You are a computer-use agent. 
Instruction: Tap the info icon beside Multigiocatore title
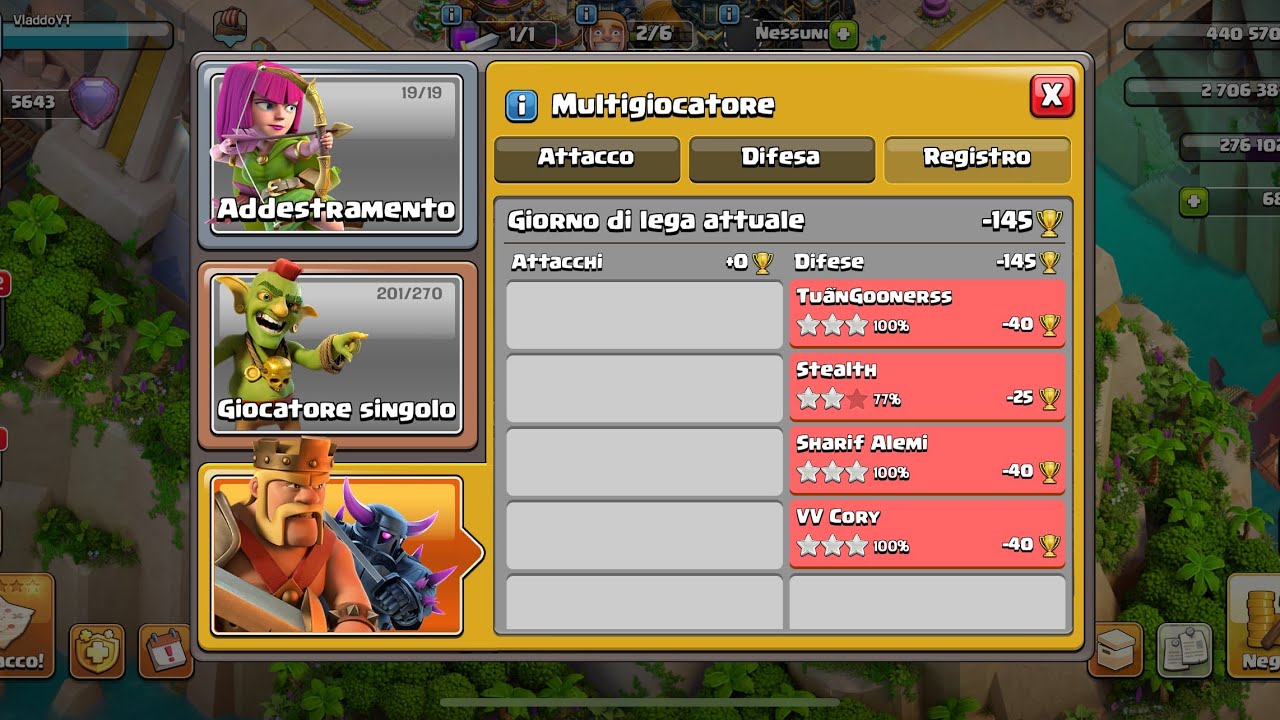(521, 105)
